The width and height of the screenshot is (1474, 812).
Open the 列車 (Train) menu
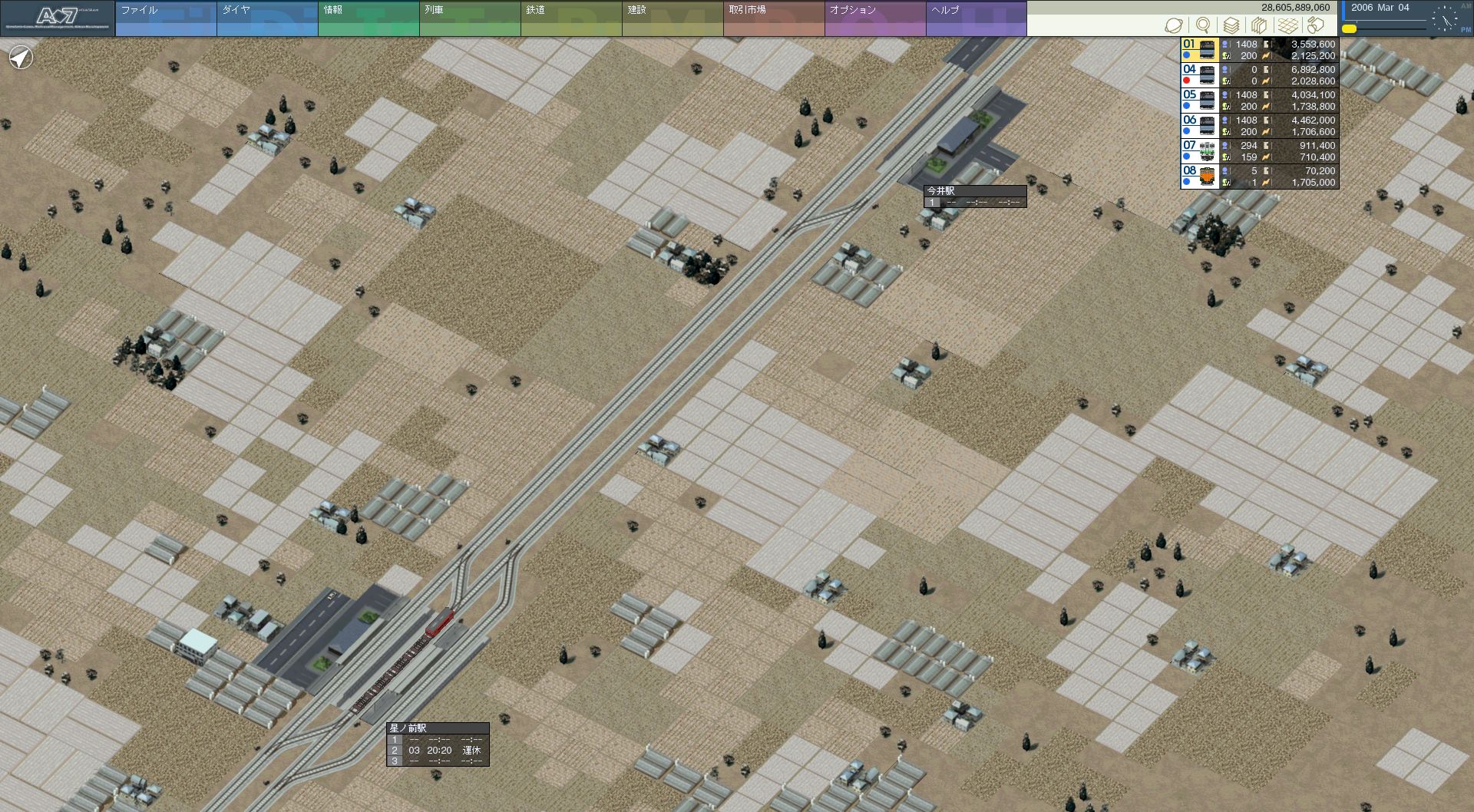point(470,18)
